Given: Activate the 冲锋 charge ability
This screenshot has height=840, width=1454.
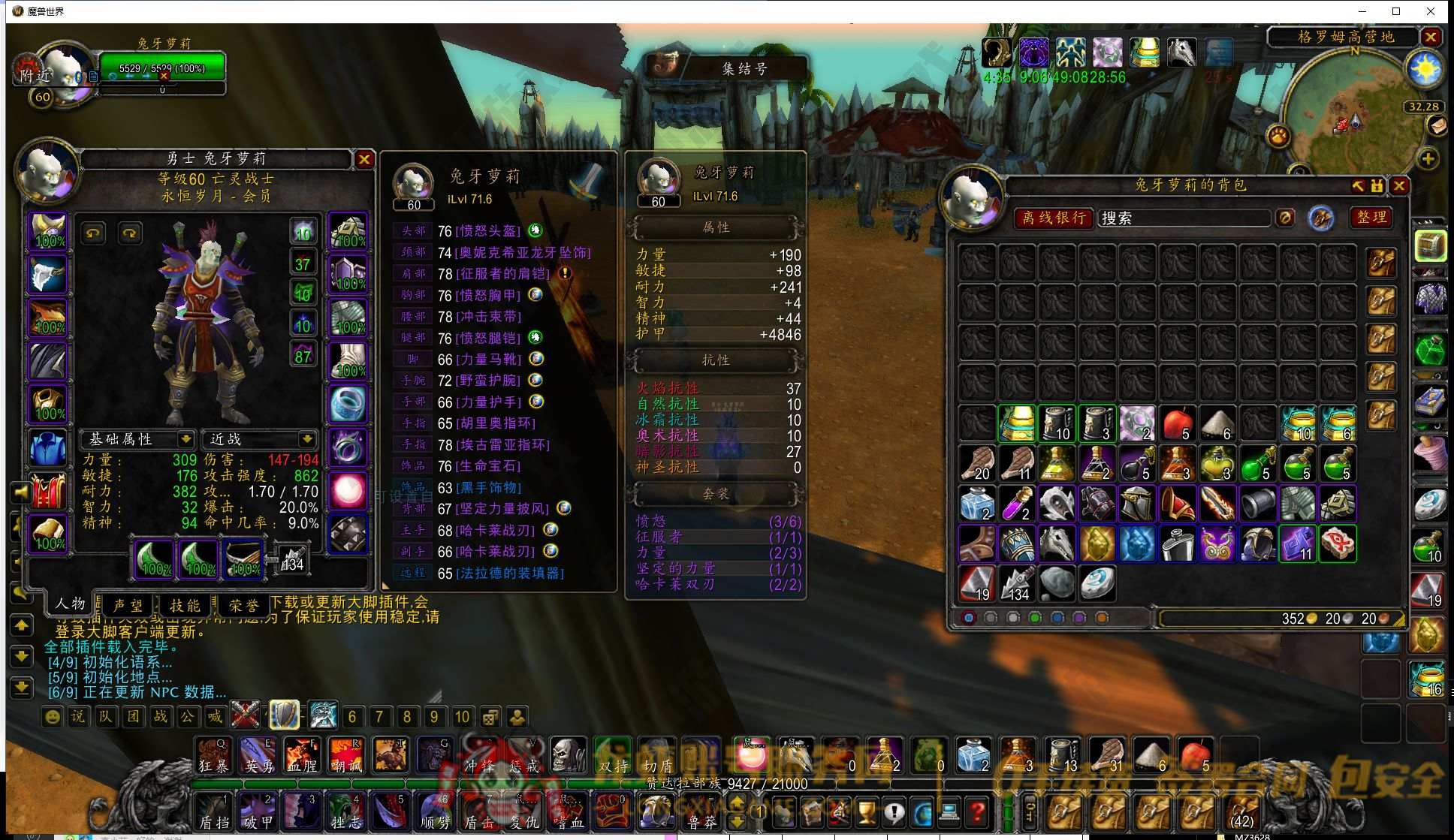Looking at the screenshot, I should pos(479,756).
